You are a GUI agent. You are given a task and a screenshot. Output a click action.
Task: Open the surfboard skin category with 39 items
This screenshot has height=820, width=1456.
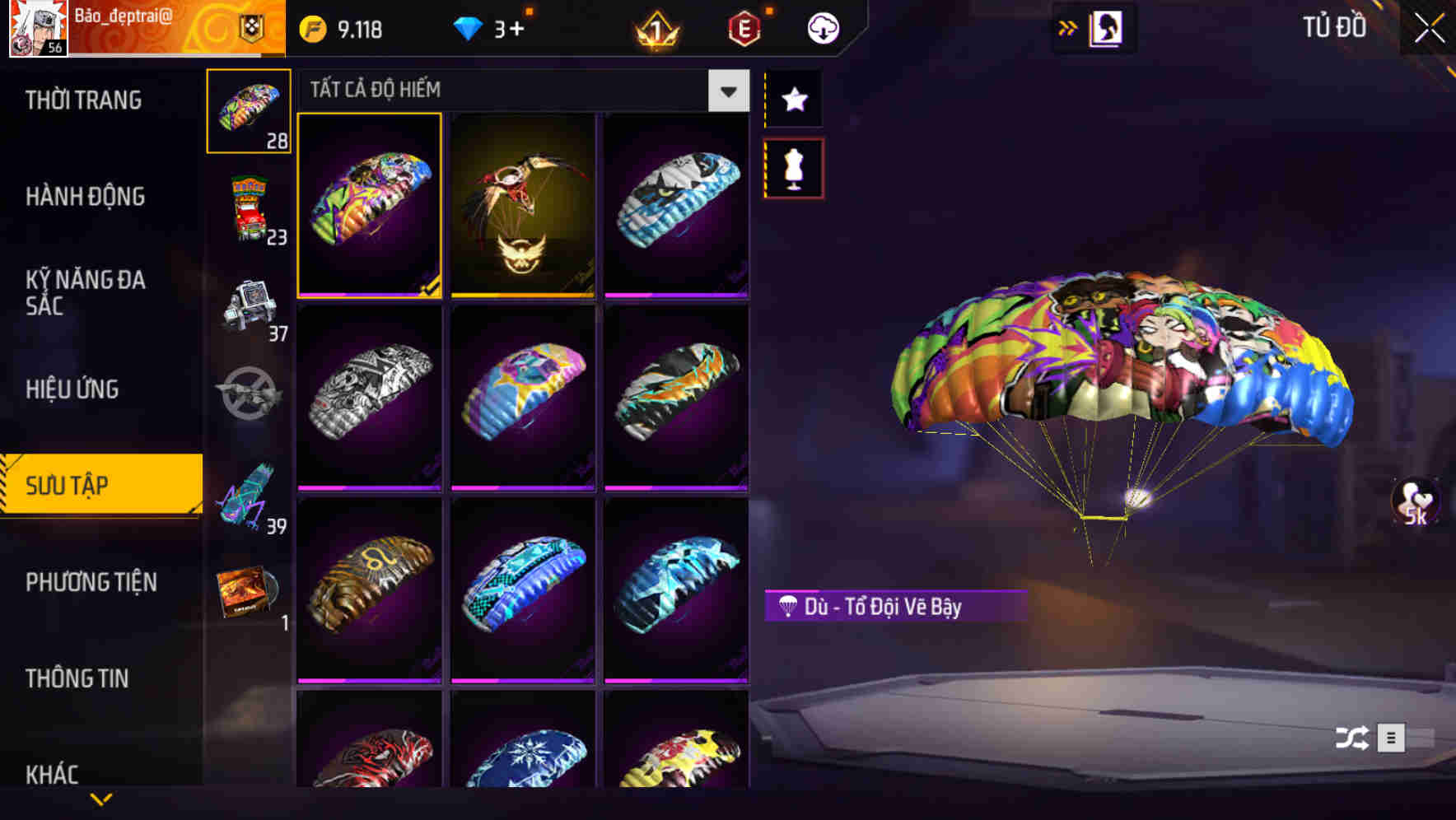(248, 492)
